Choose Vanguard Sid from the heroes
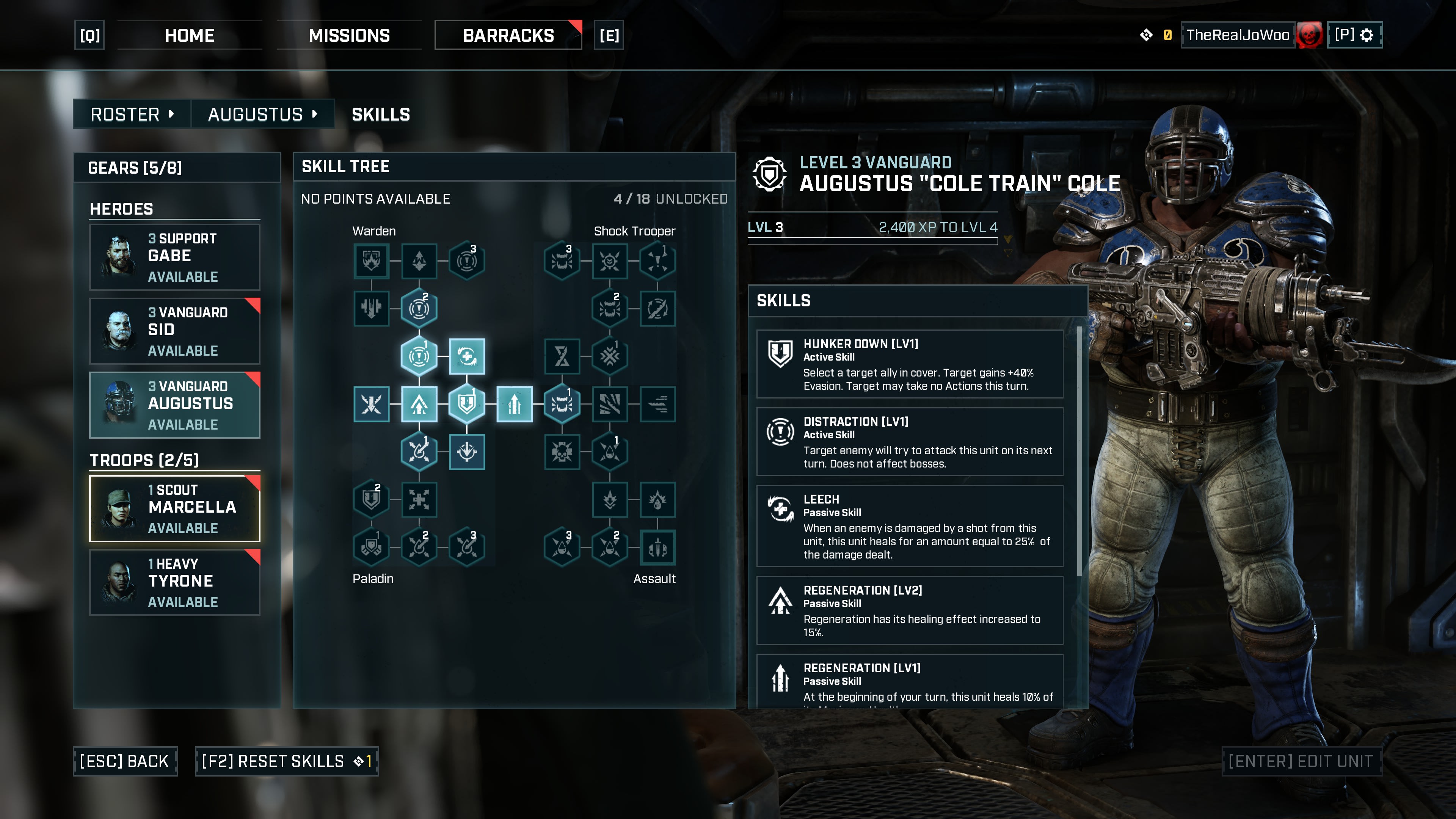The image size is (1456, 819). click(x=175, y=331)
